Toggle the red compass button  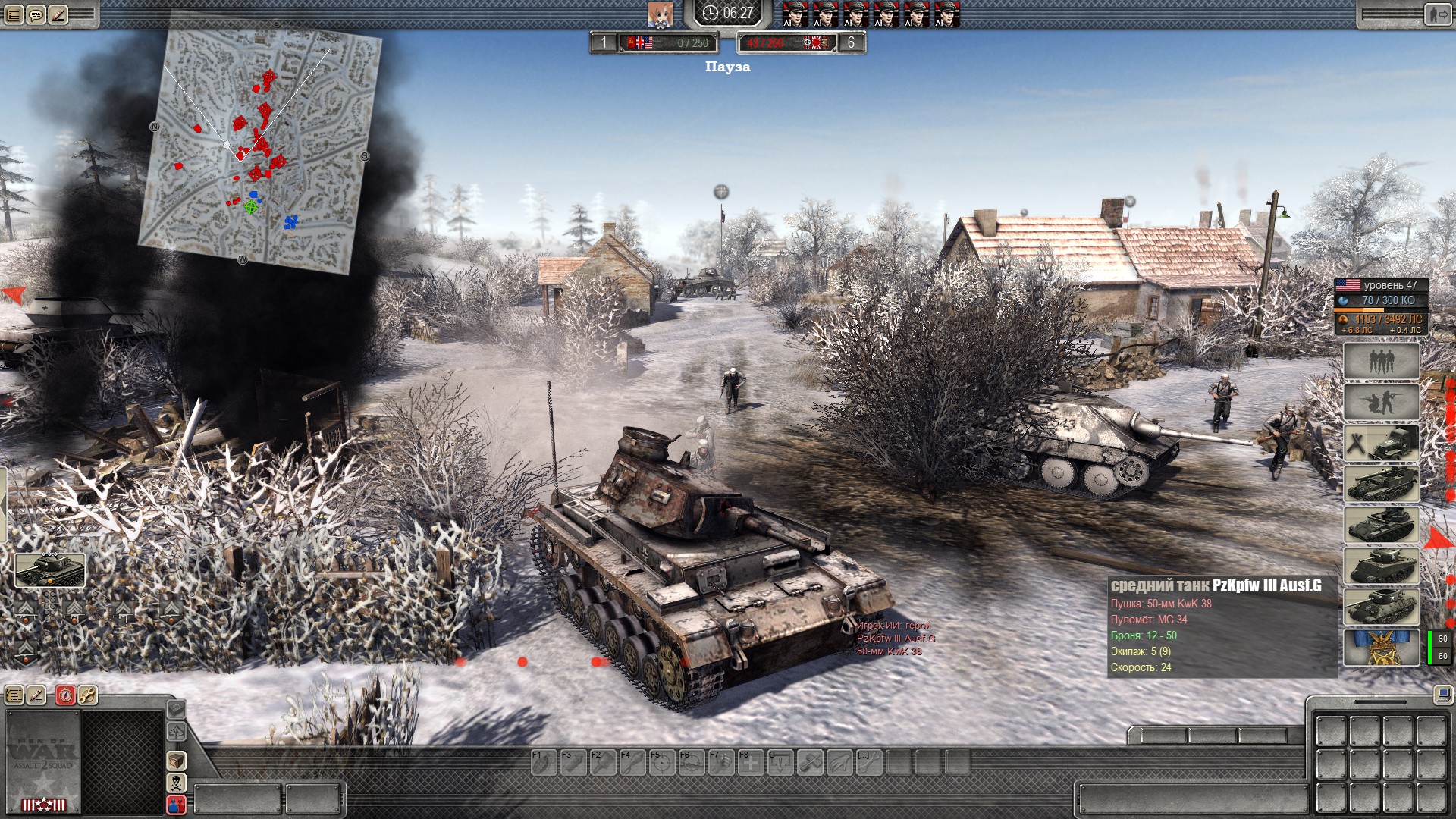click(65, 695)
